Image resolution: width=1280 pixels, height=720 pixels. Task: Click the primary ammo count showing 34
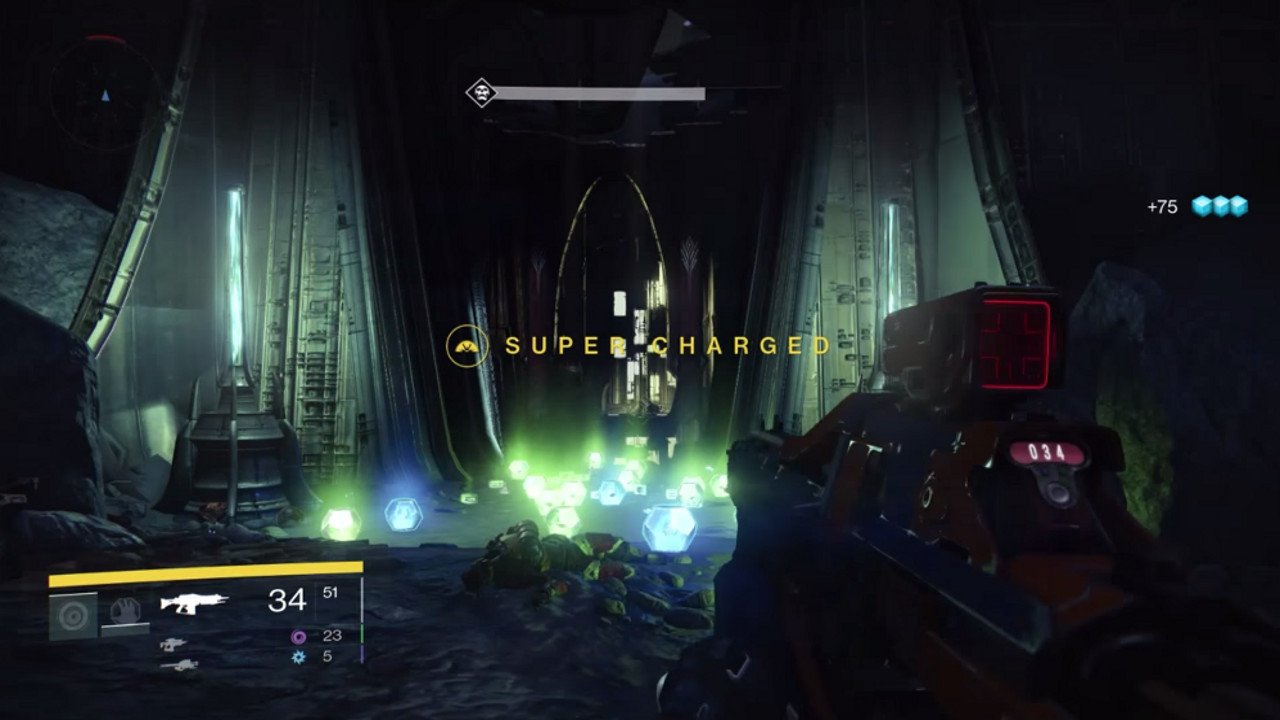tap(287, 598)
